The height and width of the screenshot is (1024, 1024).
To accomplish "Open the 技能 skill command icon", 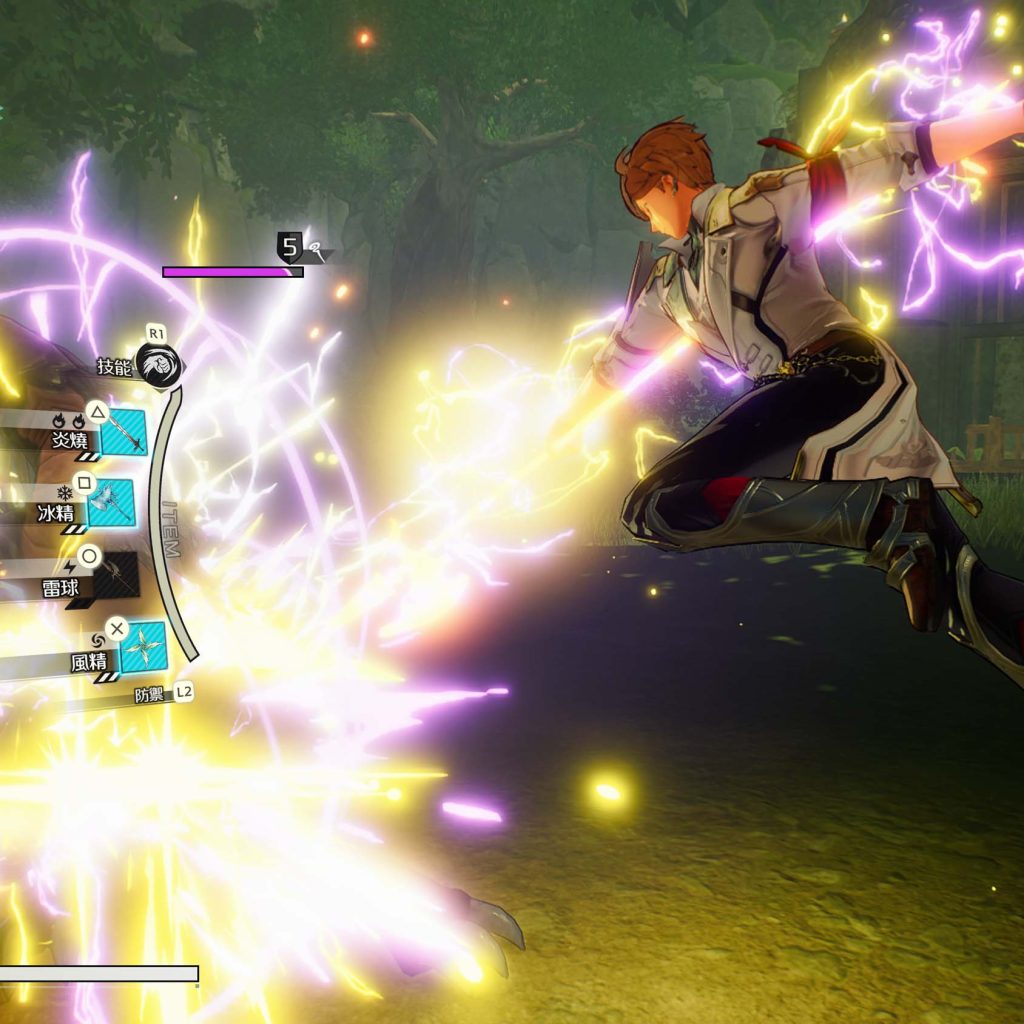I will click(158, 366).
